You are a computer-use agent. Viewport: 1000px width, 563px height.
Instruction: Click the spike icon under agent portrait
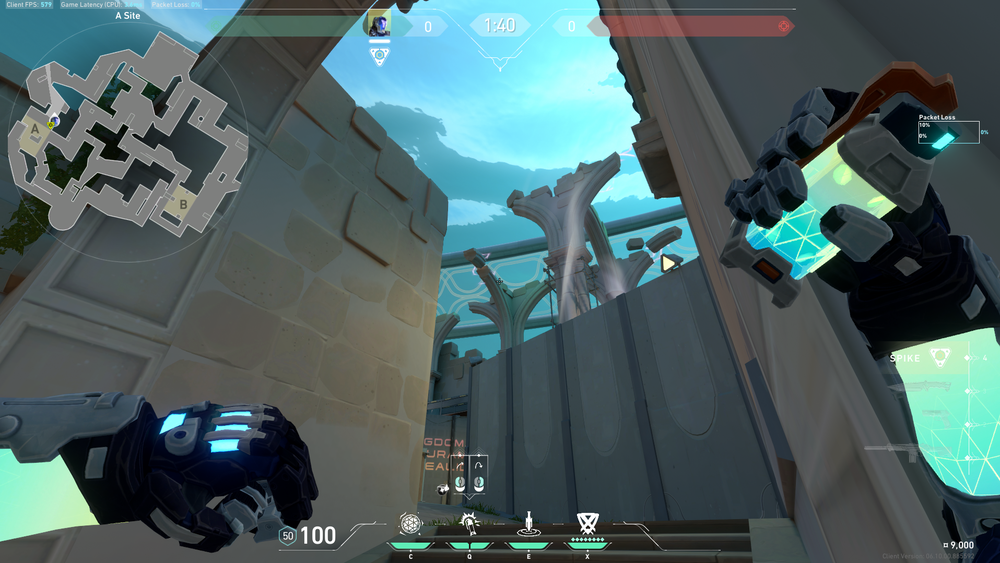tap(379, 56)
